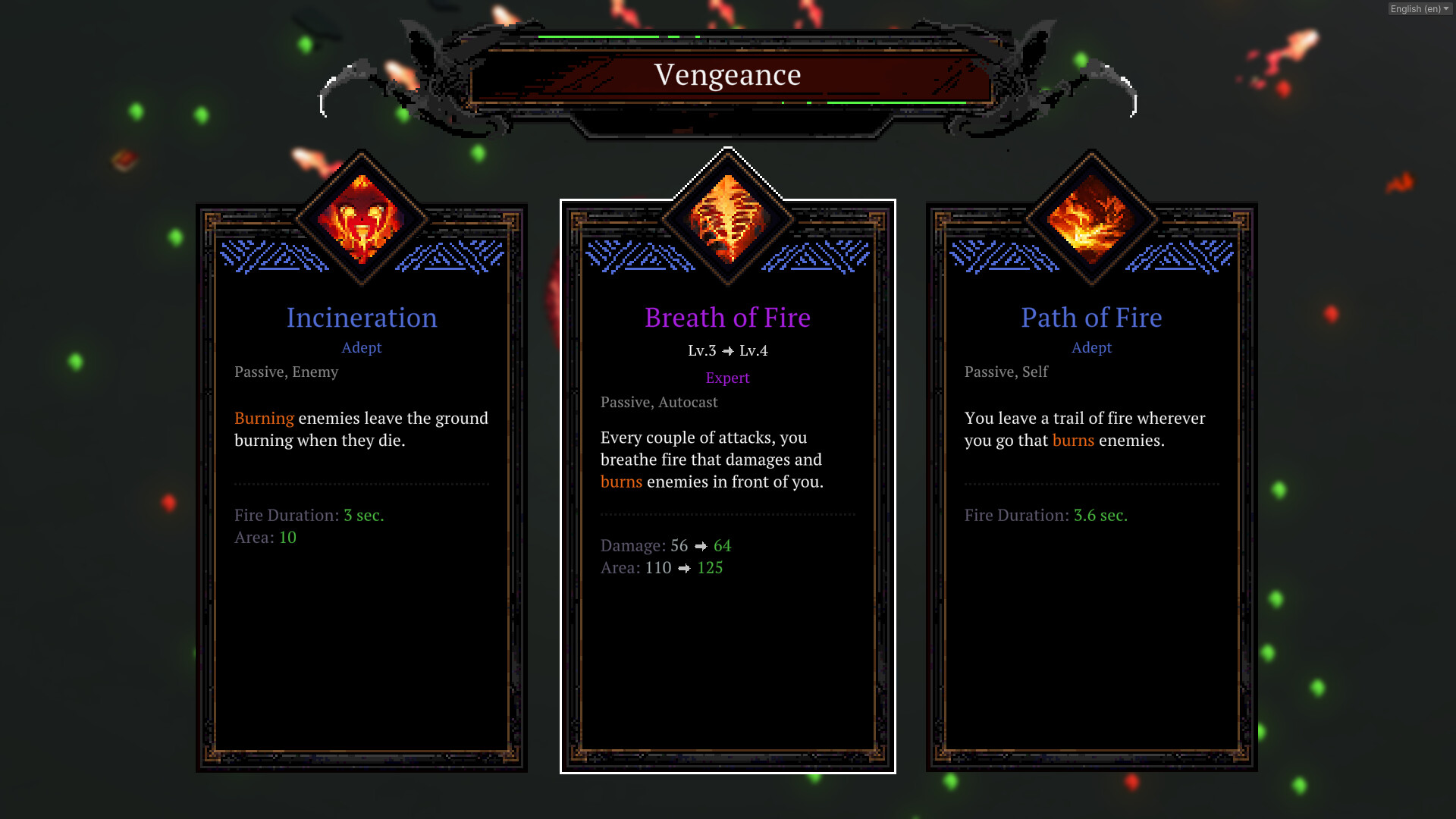Click the Lv.3 to Lv.4 upgrade indicator
1456x819 pixels.
[727, 350]
